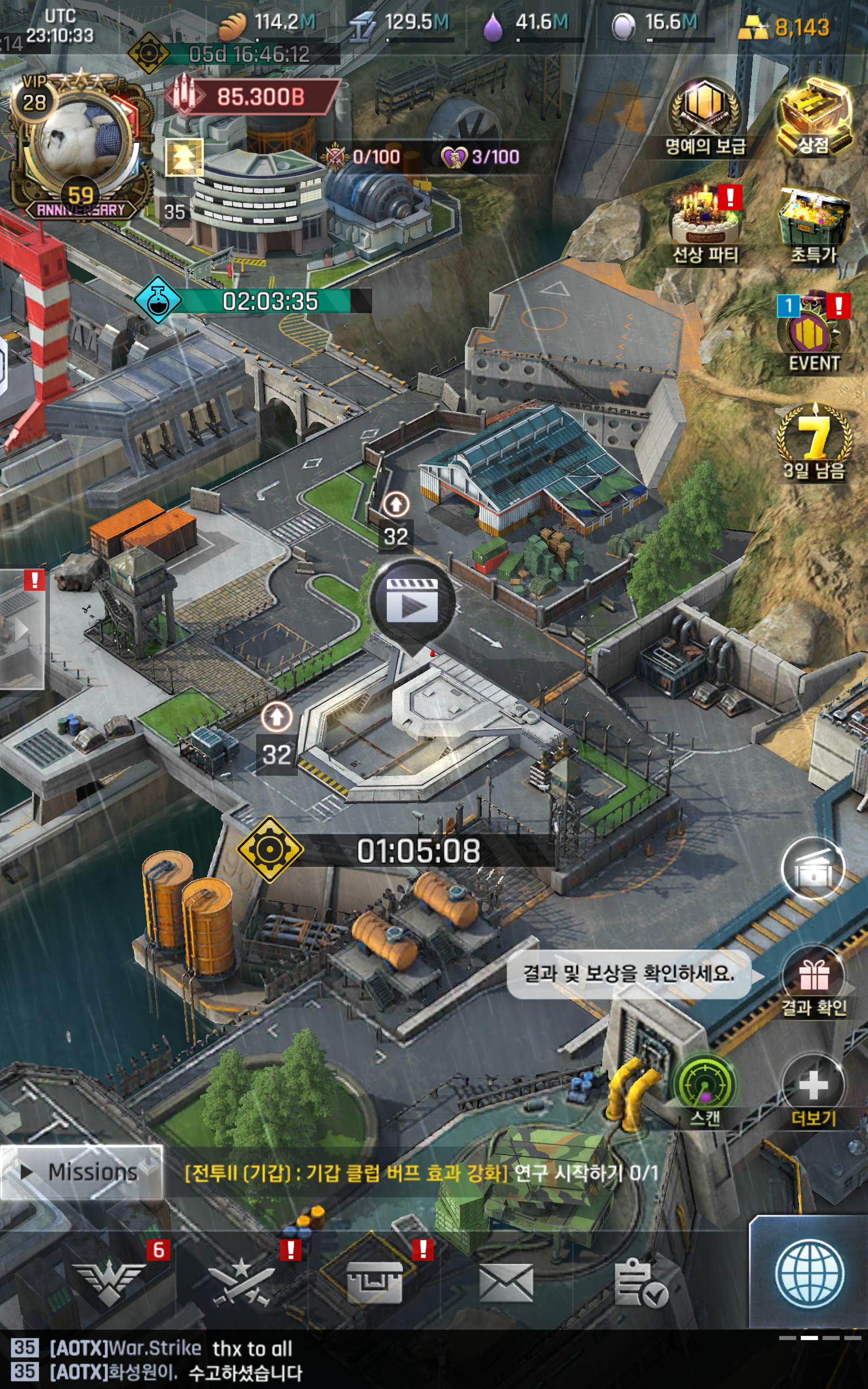Open the winged alliance emblem menu
The width and height of the screenshot is (868, 1389).
pos(109,1281)
